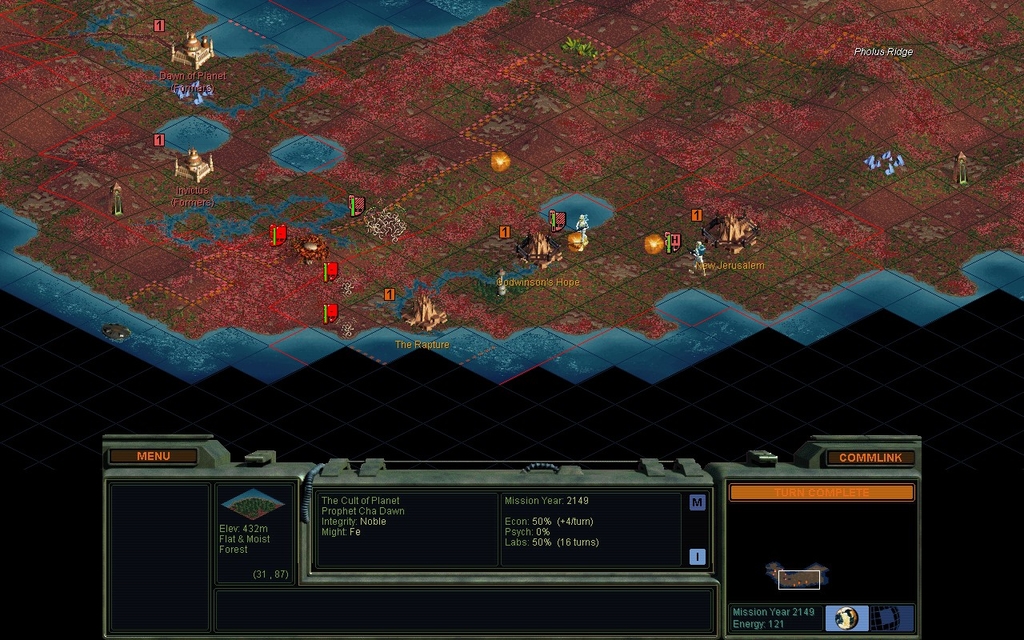Viewport: 1024px width, 640px height.
Task: Select the base New Jerusalem
Action: 731,233
